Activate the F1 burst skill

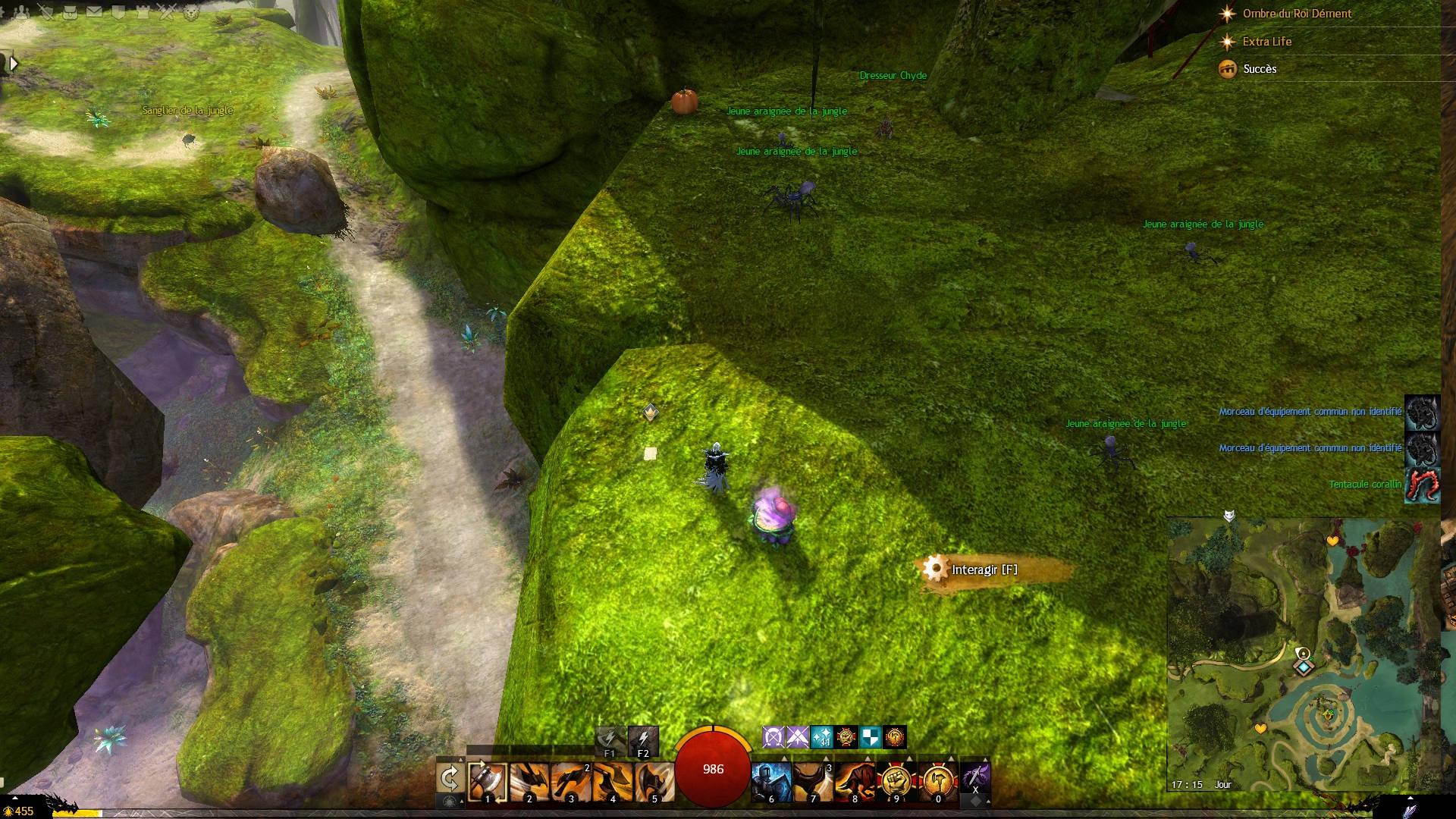click(x=610, y=741)
